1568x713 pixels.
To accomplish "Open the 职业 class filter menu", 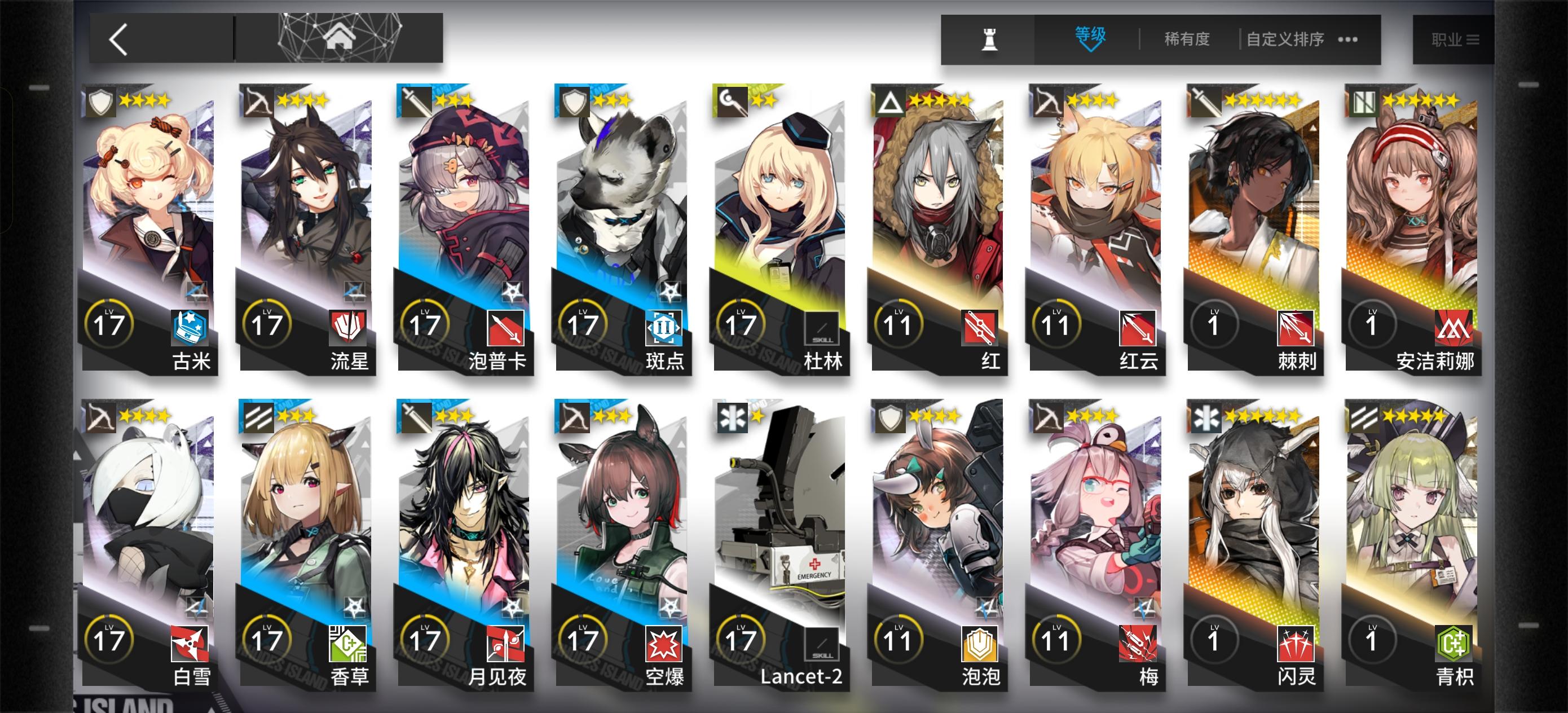I will pos(1455,38).
